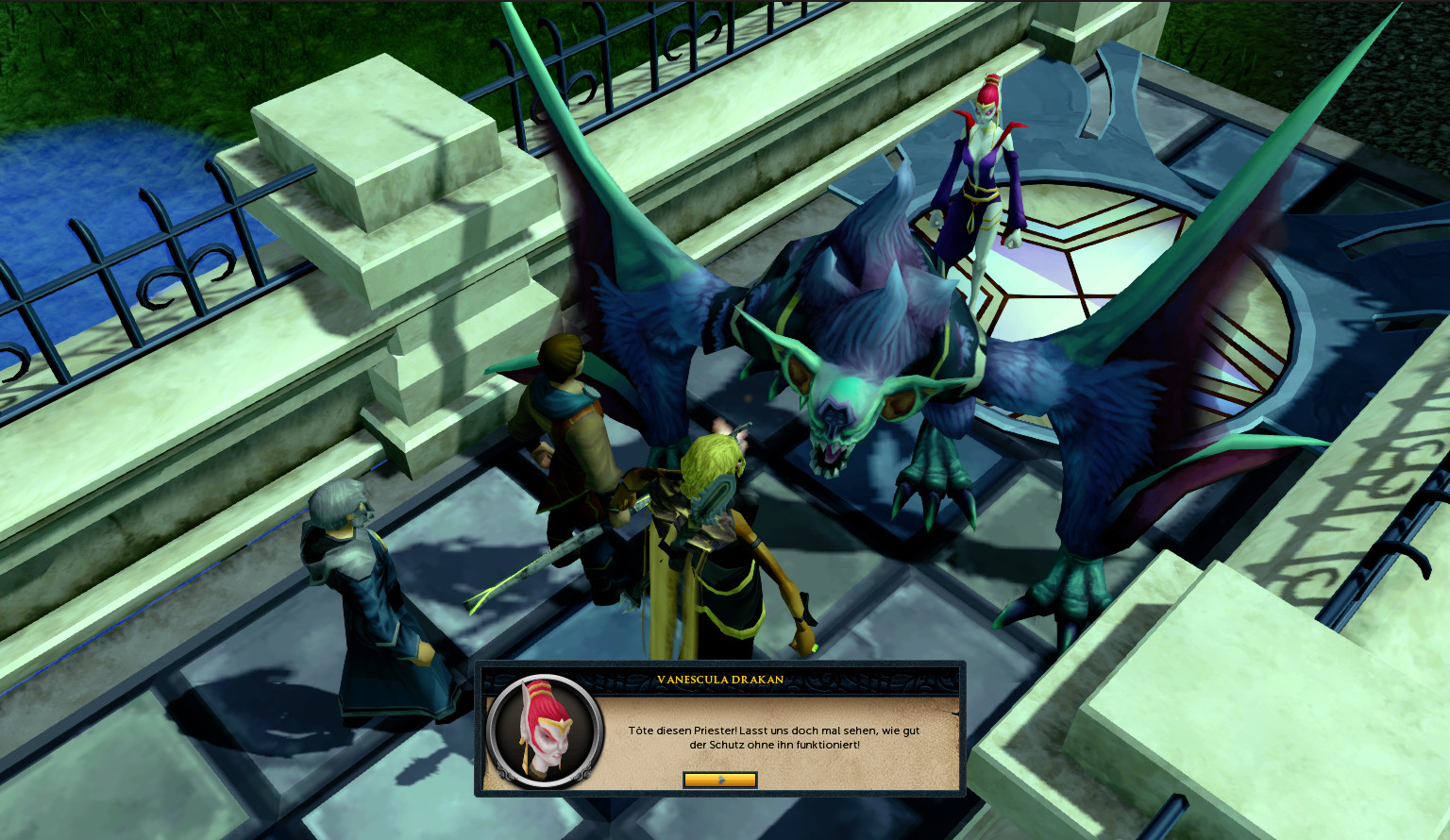Continue Vanescula Drakan's dialogue with the arrow button
1450x840 pixels.
(x=719, y=780)
